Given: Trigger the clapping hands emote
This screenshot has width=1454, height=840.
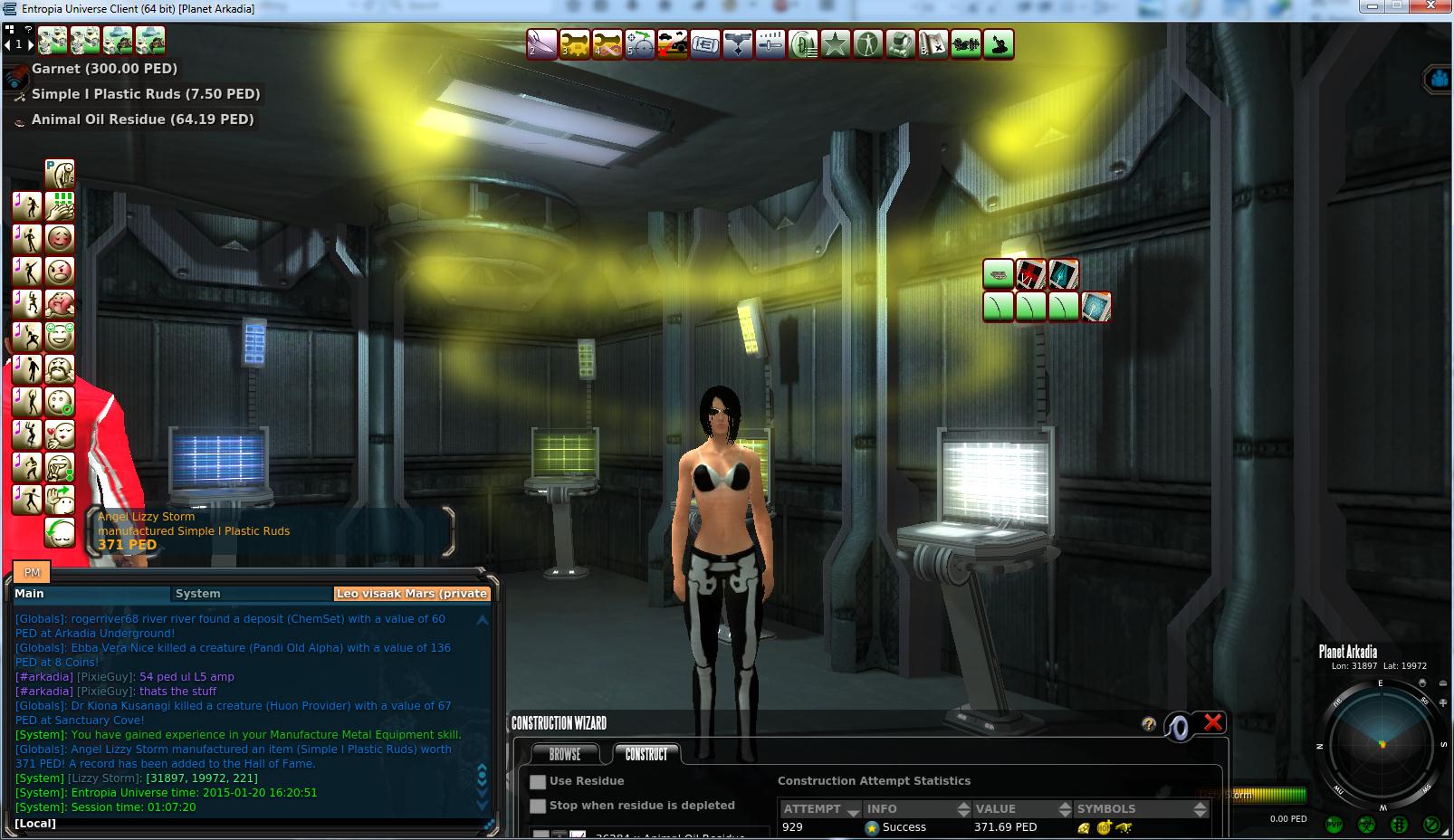Looking at the screenshot, I should [60, 207].
